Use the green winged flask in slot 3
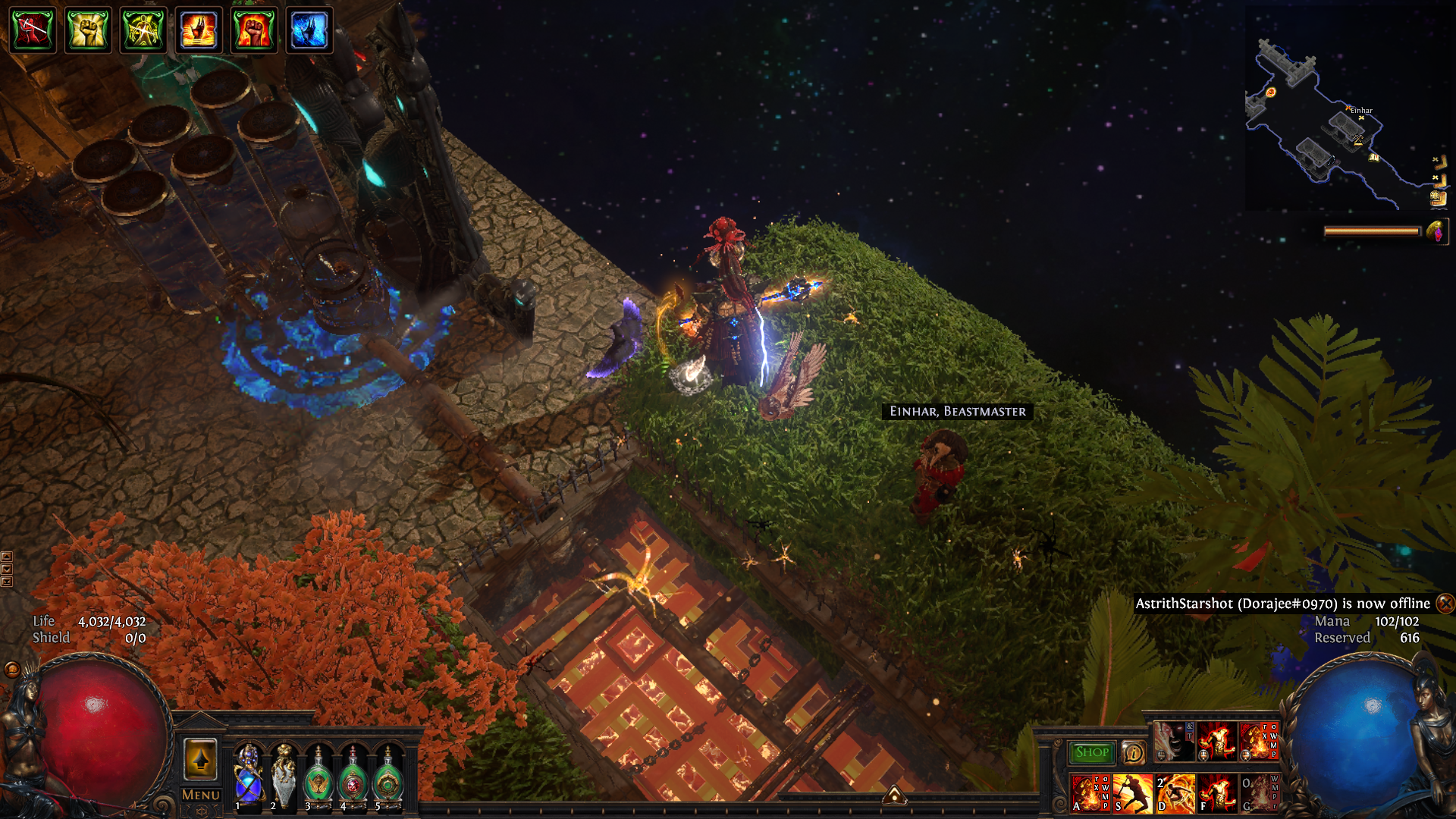1456x819 pixels. [318, 777]
